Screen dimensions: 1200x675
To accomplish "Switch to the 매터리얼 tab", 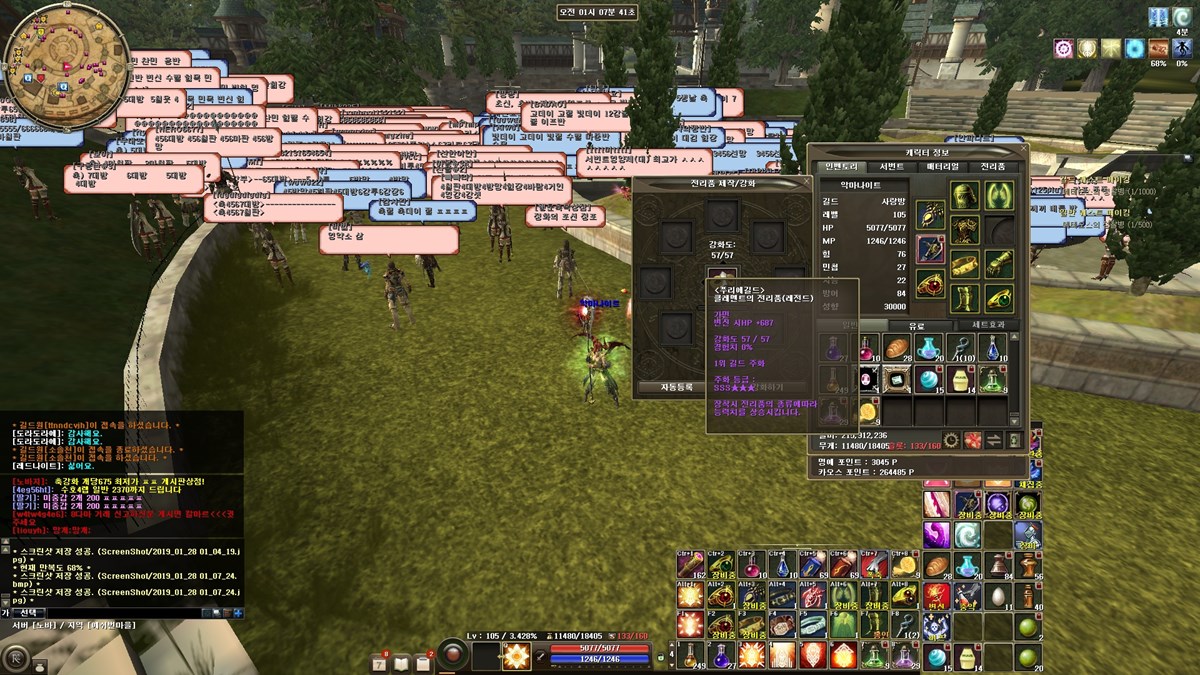I will (940, 167).
